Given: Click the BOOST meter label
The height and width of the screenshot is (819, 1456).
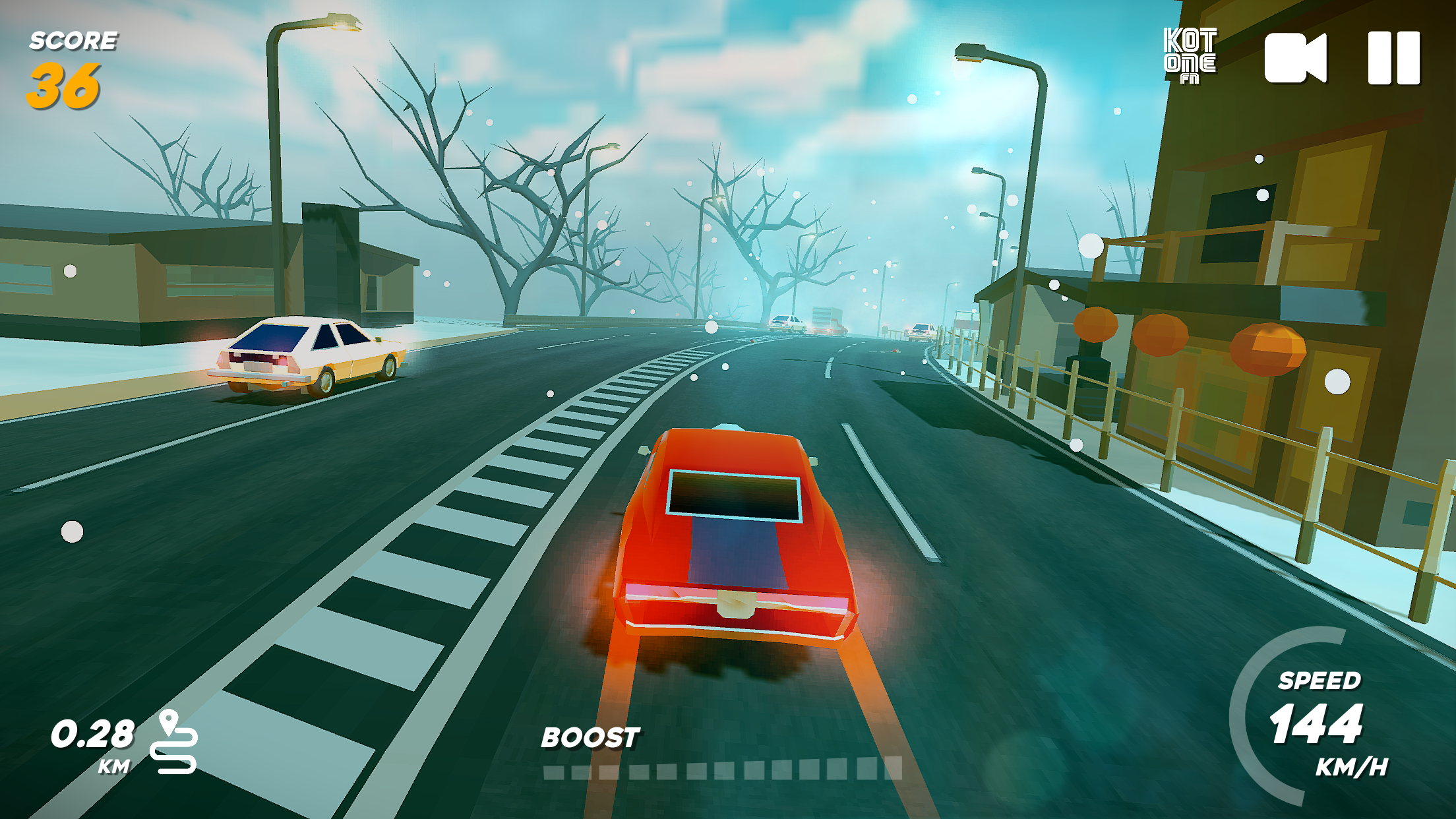Looking at the screenshot, I should coord(590,739).
